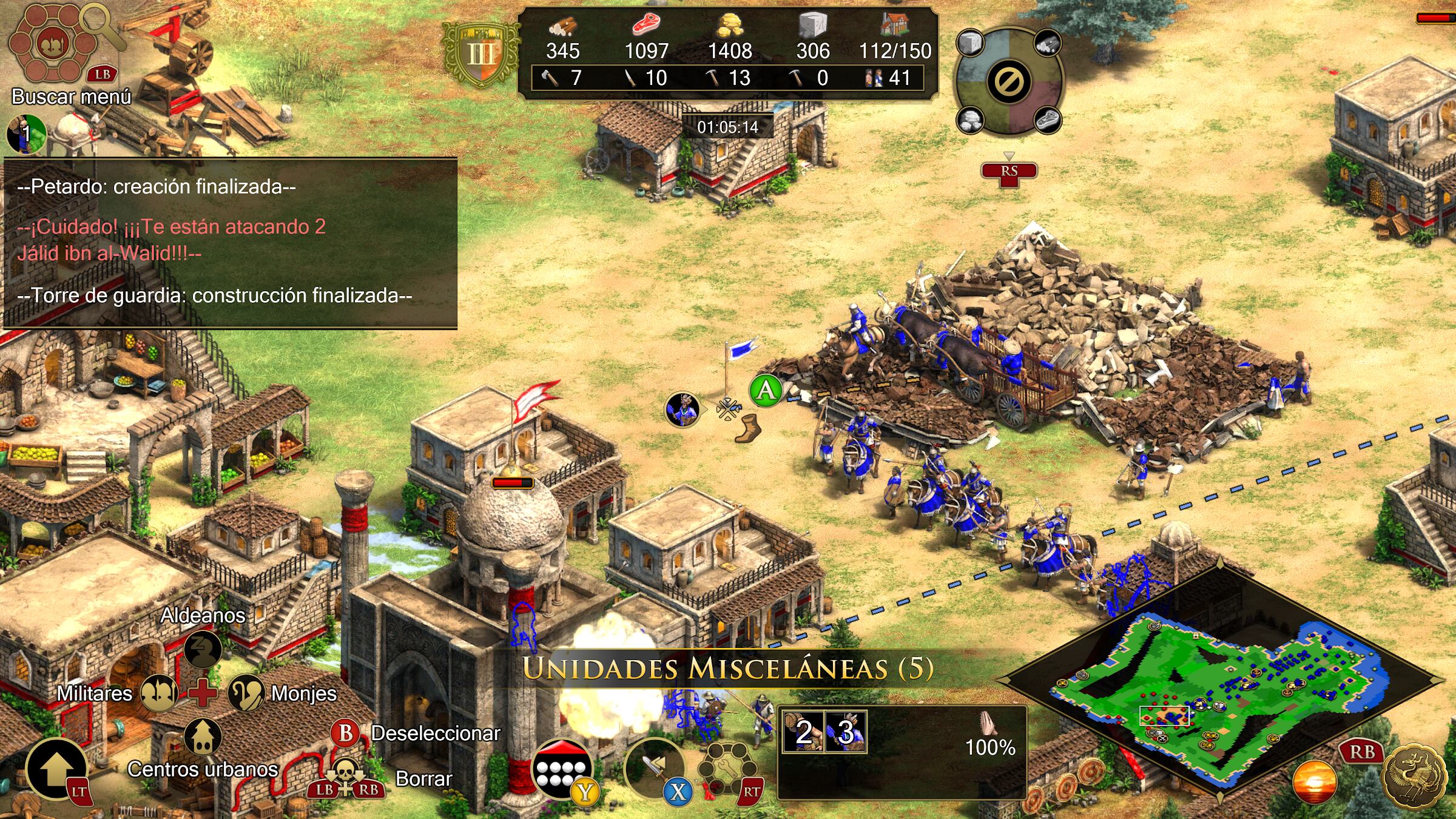Jump to Centros urbanos
This screenshot has height=819, width=1456.
click(203, 736)
